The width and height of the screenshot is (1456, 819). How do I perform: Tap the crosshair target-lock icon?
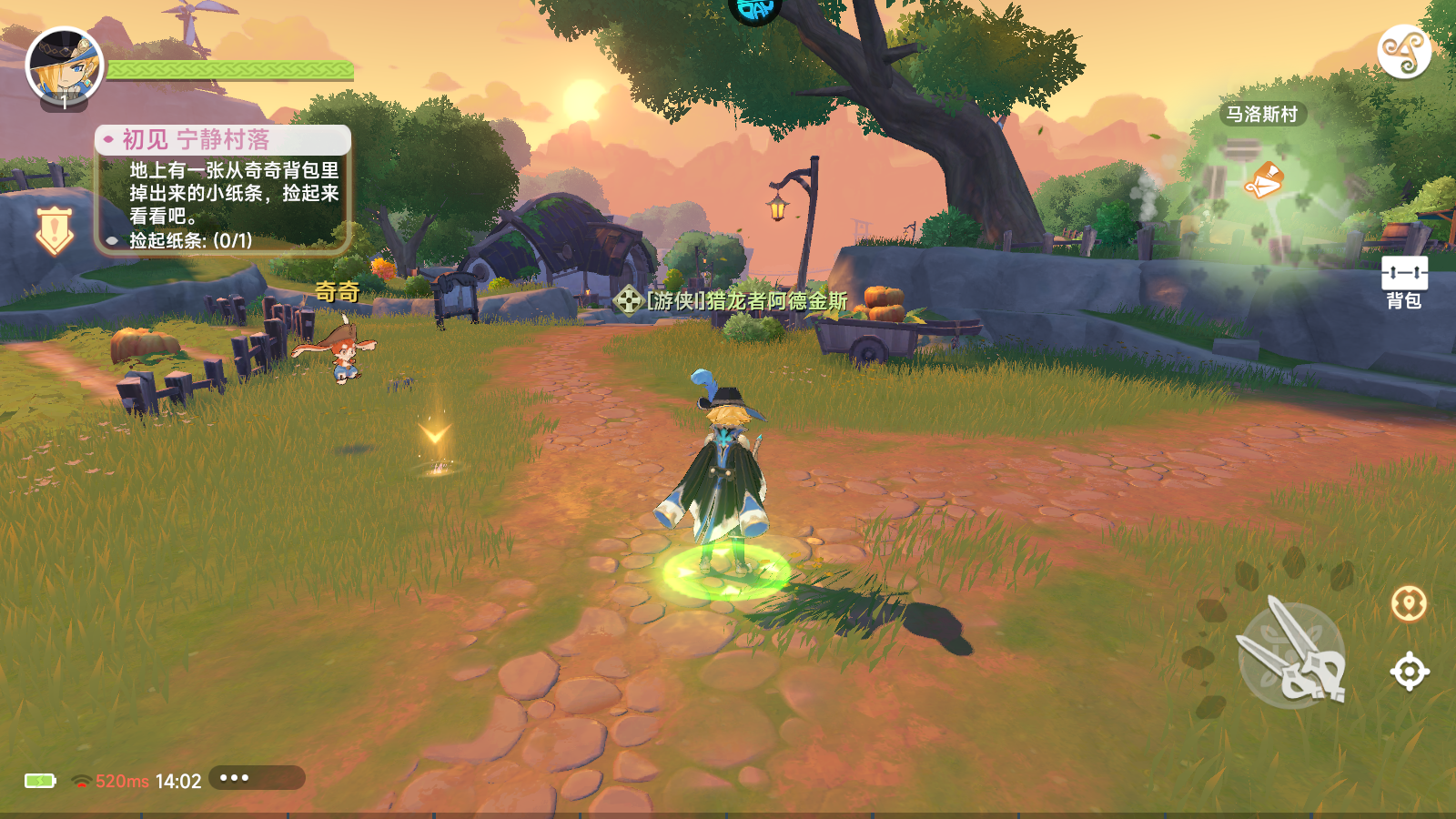click(x=1409, y=672)
